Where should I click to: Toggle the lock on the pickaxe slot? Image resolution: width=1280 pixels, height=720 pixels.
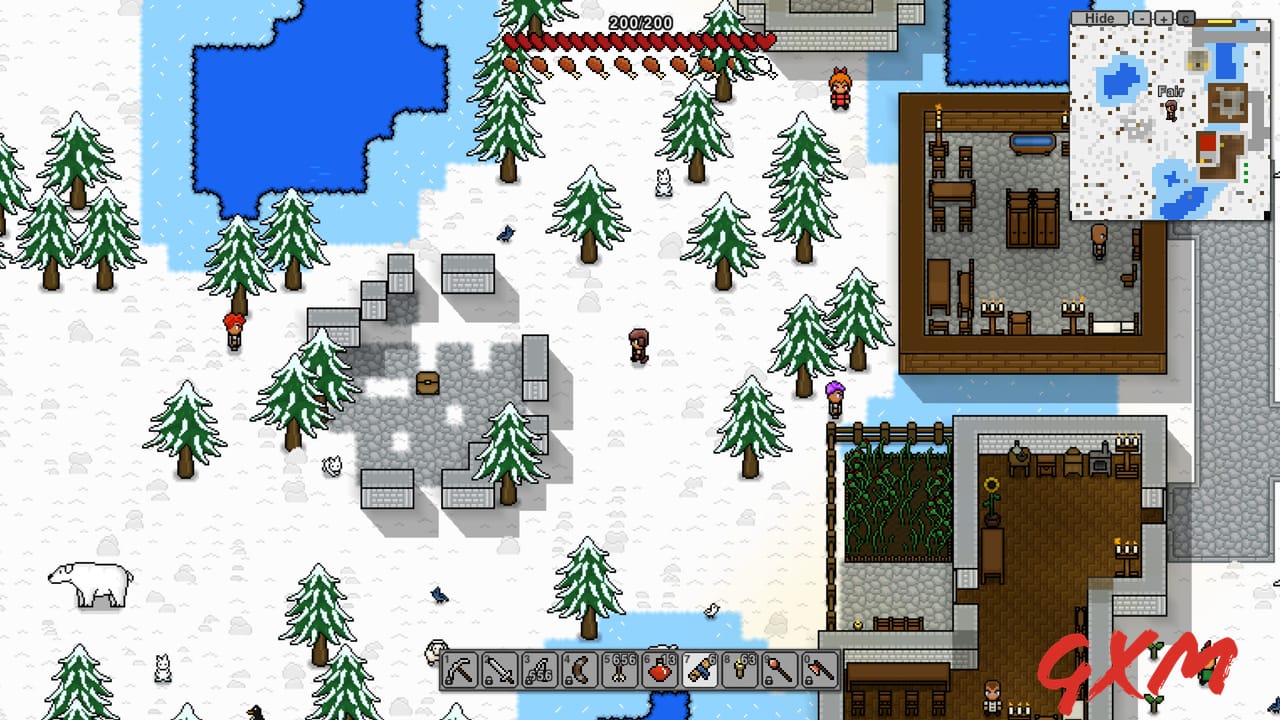[x=450, y=681]
